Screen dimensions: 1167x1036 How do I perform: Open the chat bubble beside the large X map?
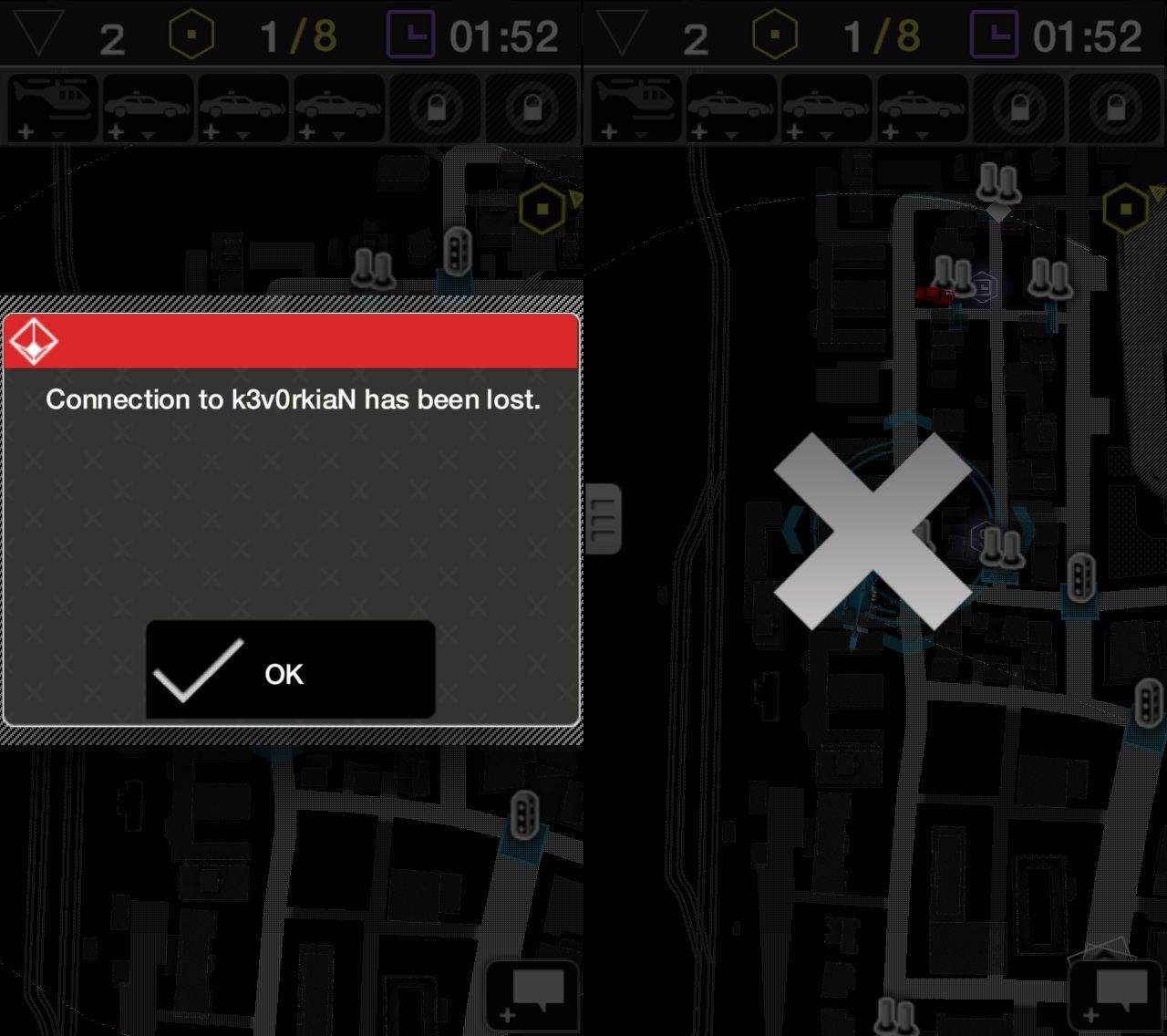click(x=1117, y=994)
